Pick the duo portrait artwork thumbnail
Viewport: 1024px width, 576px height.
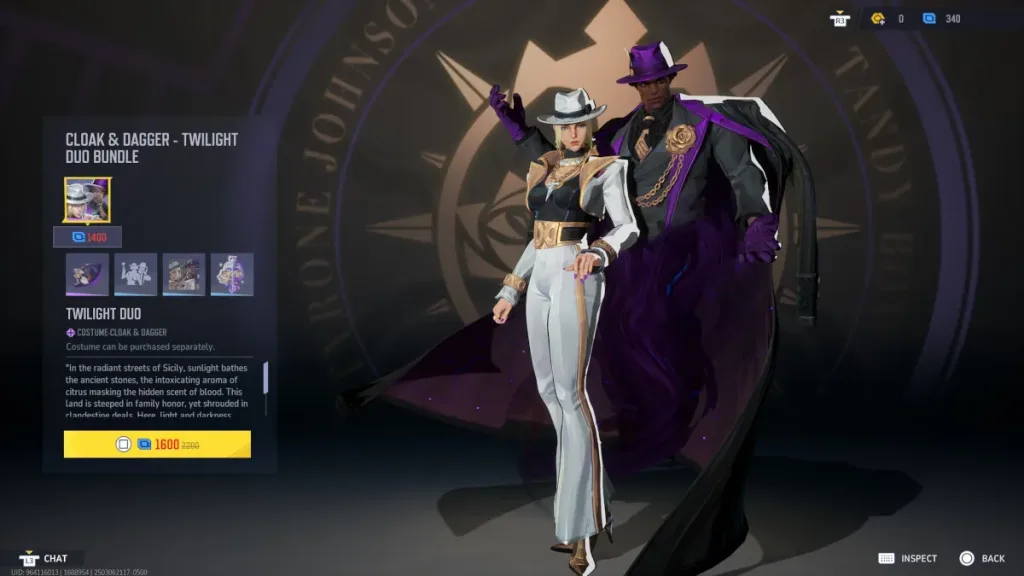pyautogui.click(x=184, y=274)
